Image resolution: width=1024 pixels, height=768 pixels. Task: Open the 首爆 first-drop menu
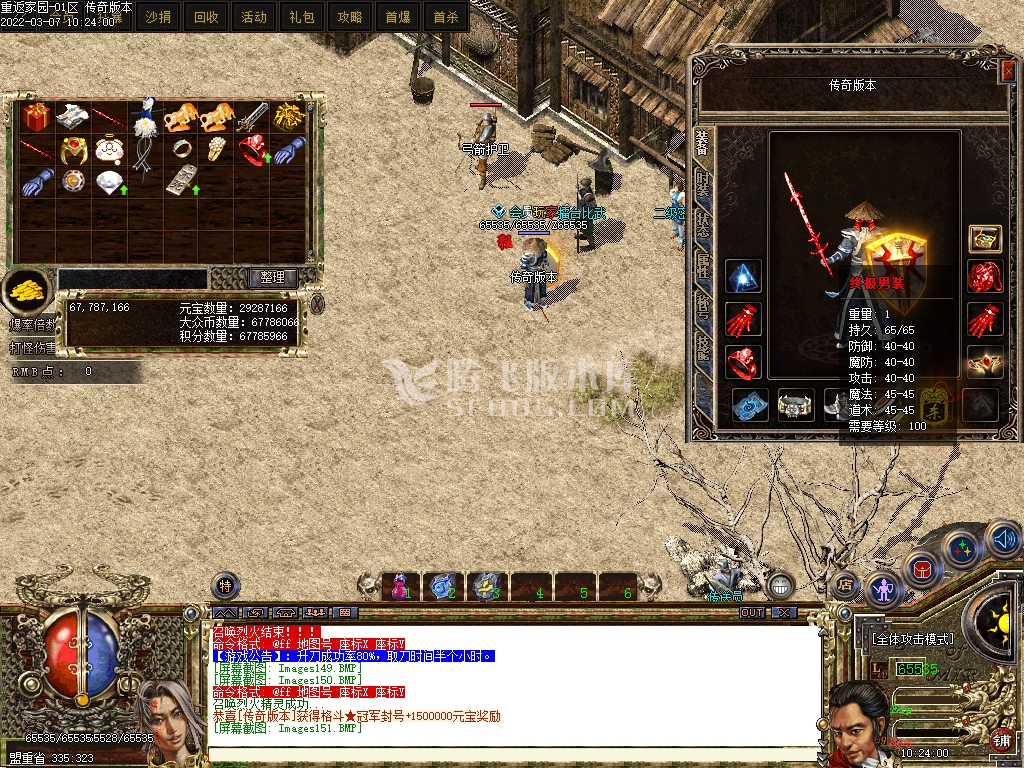coord(397,17)
